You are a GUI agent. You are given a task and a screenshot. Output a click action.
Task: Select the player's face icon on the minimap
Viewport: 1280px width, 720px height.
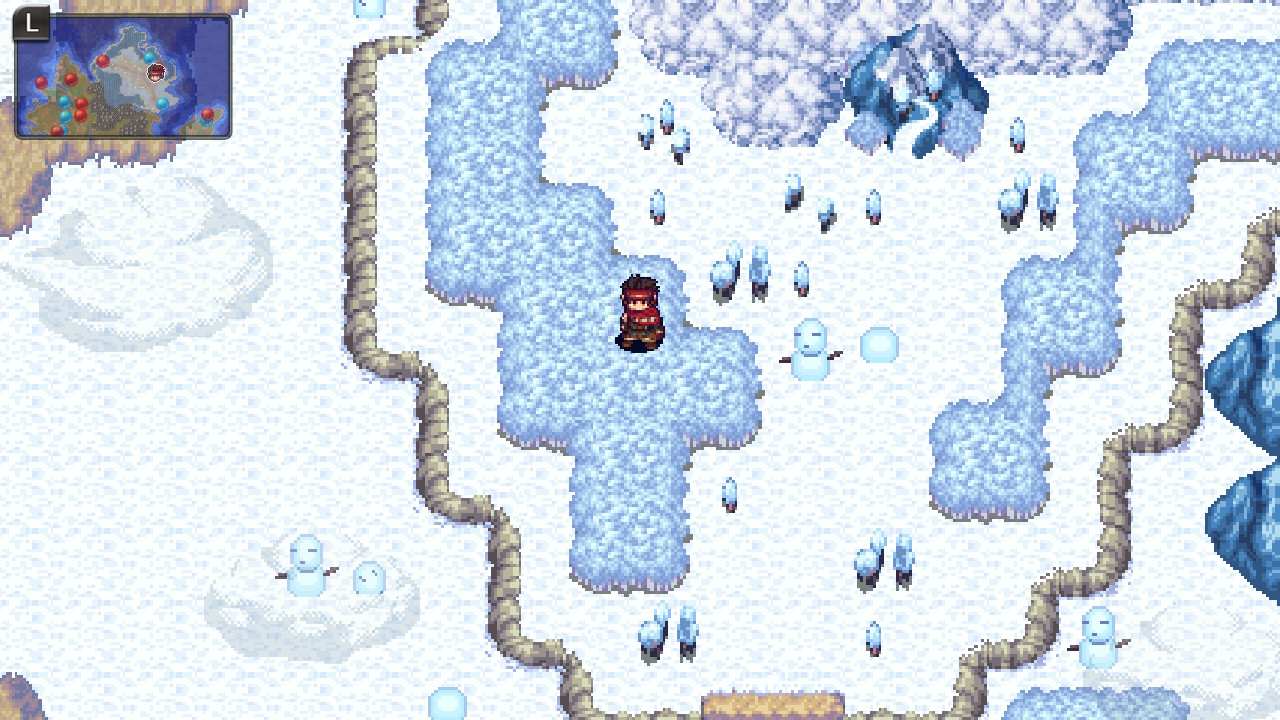155,73
